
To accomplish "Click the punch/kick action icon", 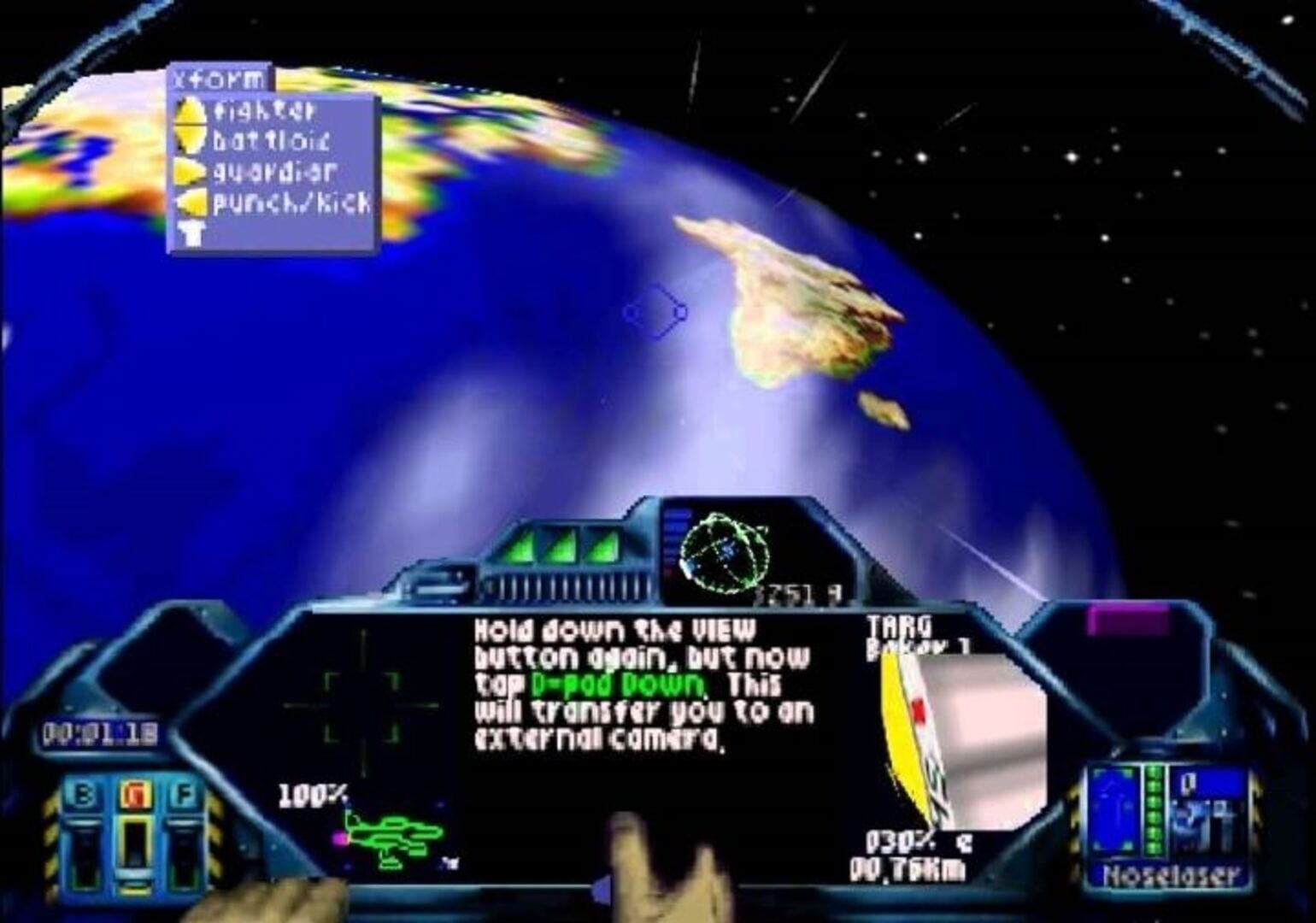I will [x=192, y=203].
